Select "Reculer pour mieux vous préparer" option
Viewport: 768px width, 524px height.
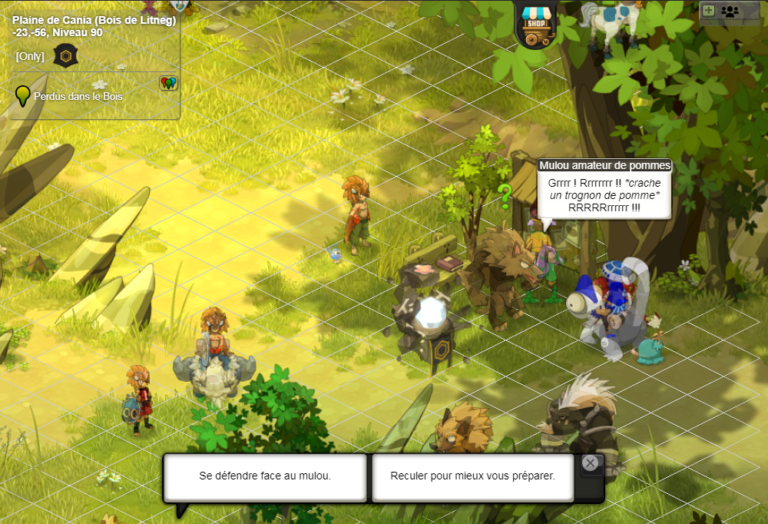(472, 476)
